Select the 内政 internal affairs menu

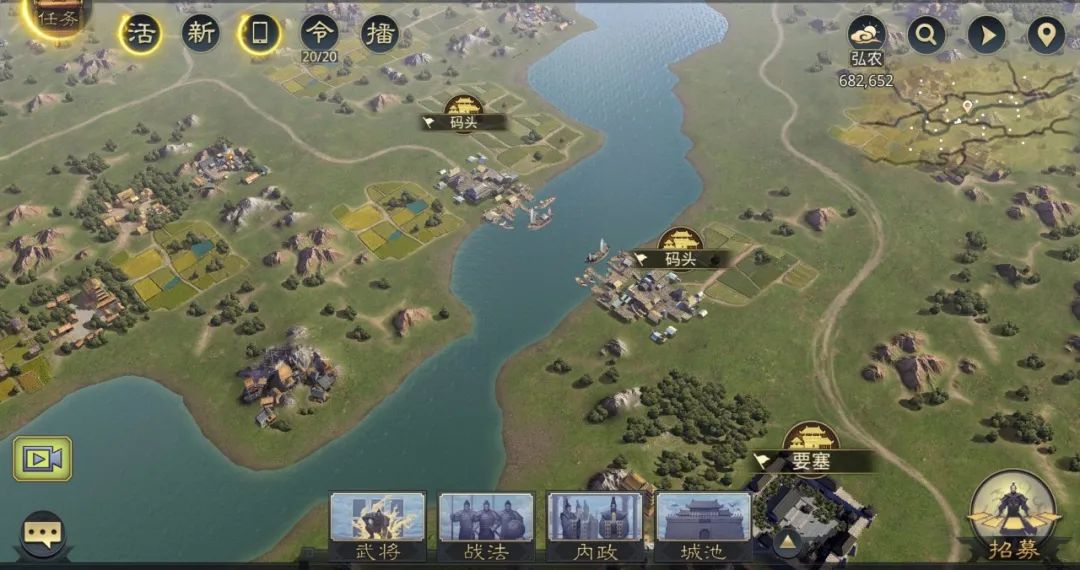coord(595,526)
